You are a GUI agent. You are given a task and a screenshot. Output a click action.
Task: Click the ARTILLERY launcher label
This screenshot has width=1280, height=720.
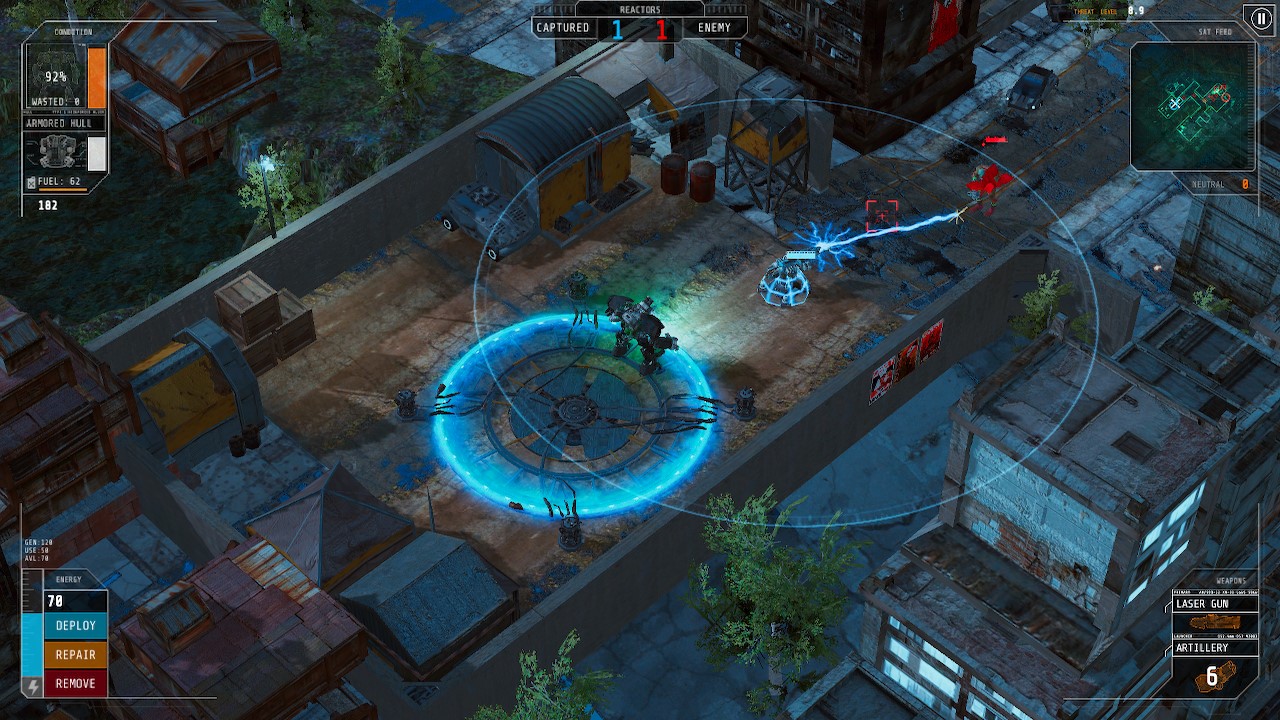[x=1203, y=648]
